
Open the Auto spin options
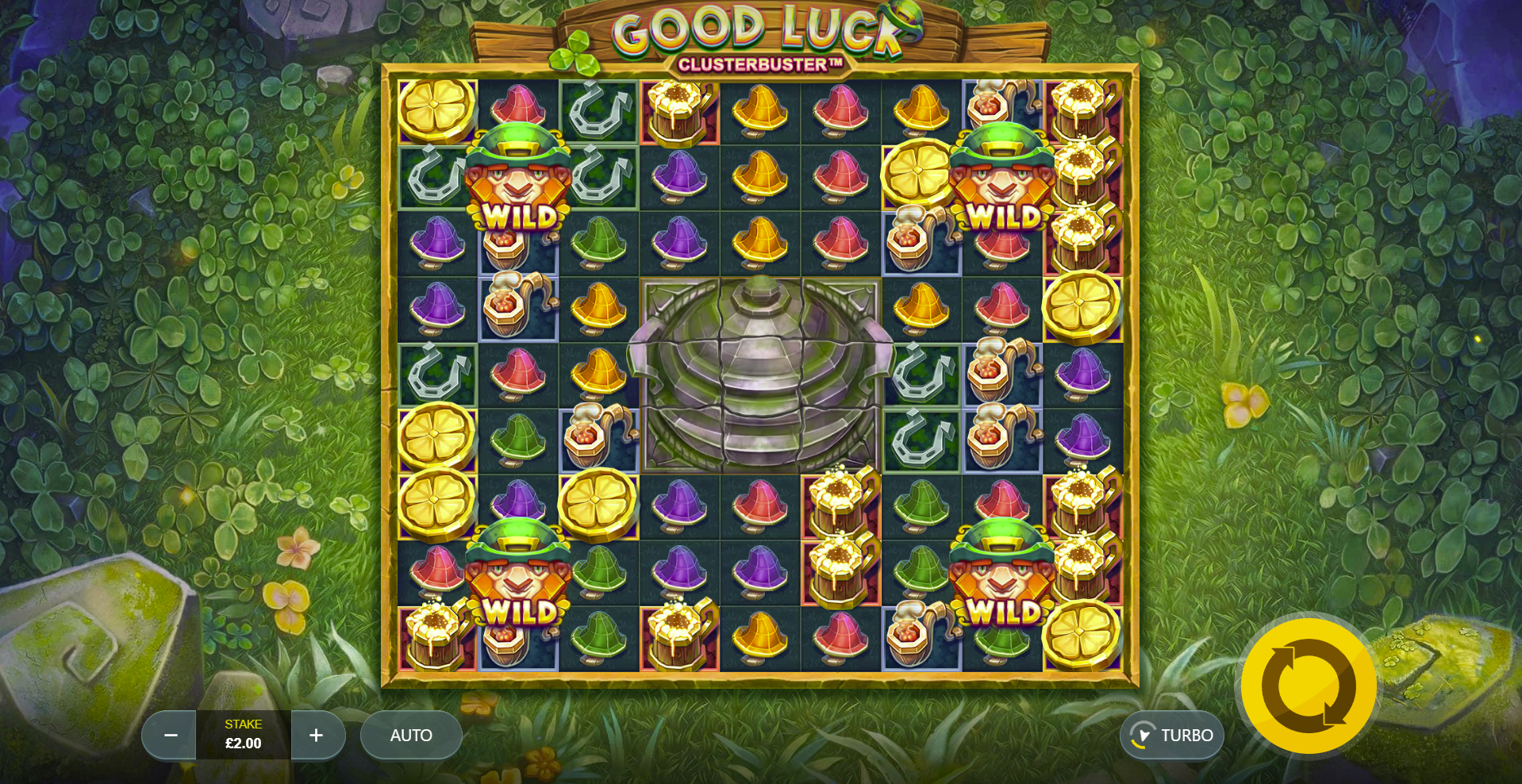pos(411,736)
